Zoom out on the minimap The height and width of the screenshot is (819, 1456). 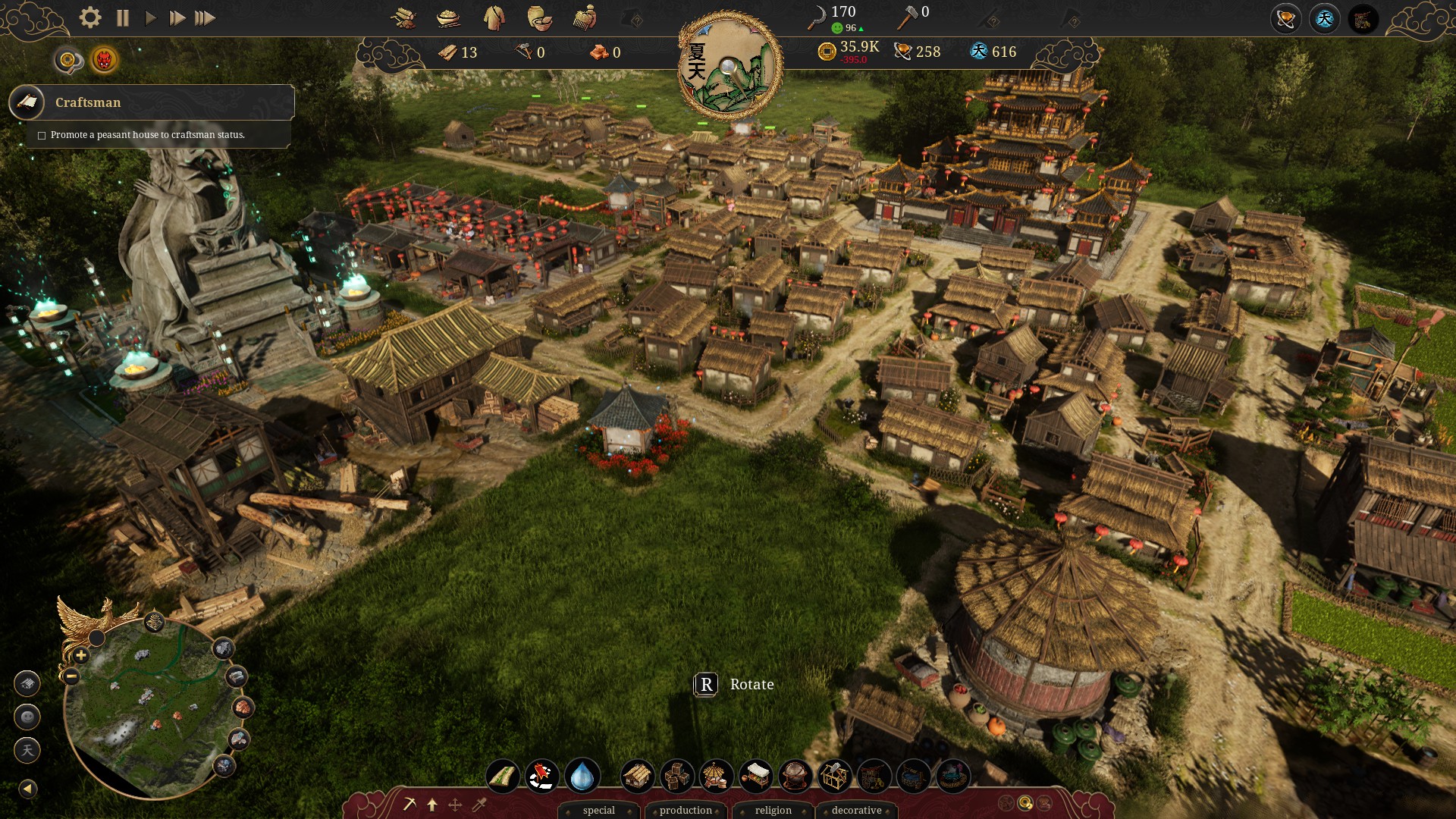pos(71,676)
